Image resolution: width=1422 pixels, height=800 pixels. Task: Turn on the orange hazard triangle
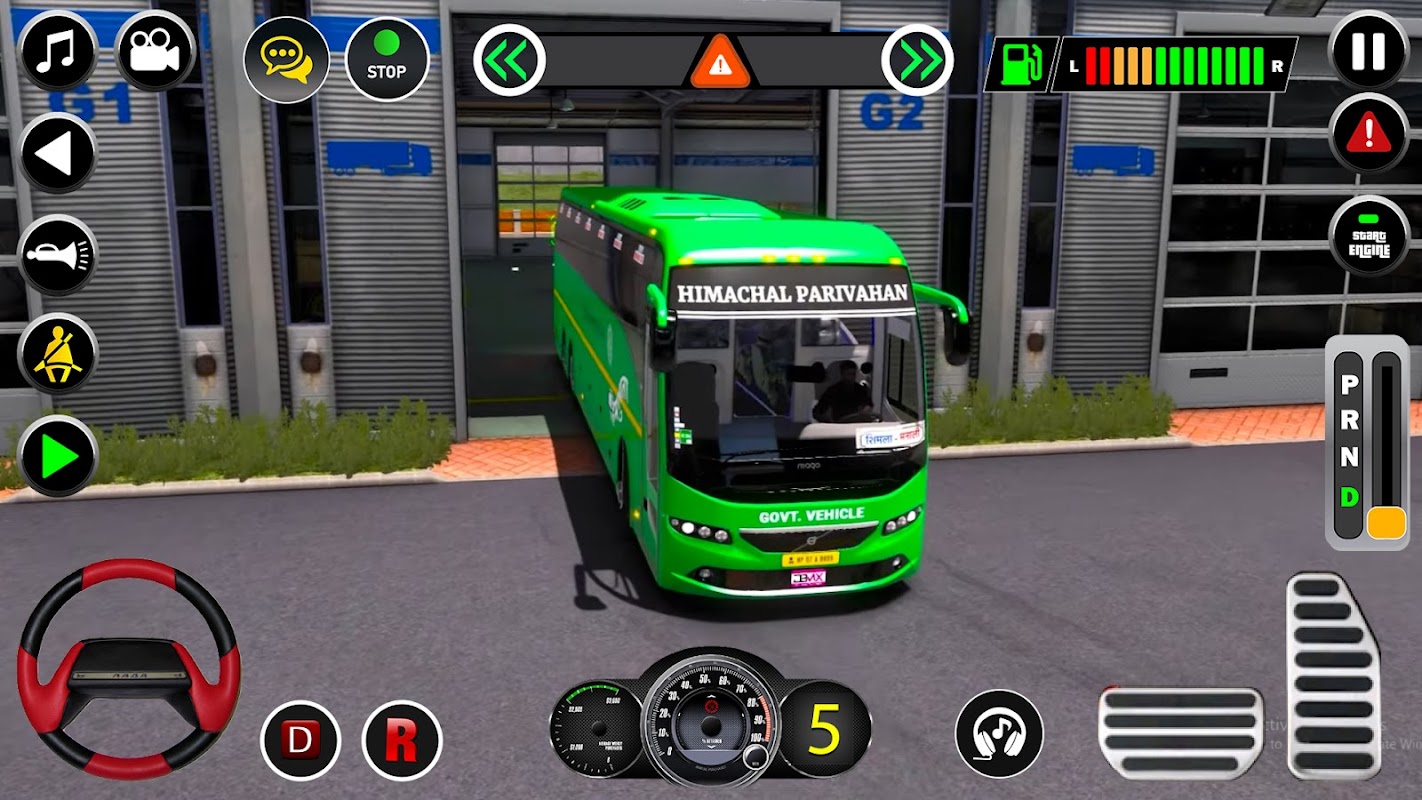(717, 62)
